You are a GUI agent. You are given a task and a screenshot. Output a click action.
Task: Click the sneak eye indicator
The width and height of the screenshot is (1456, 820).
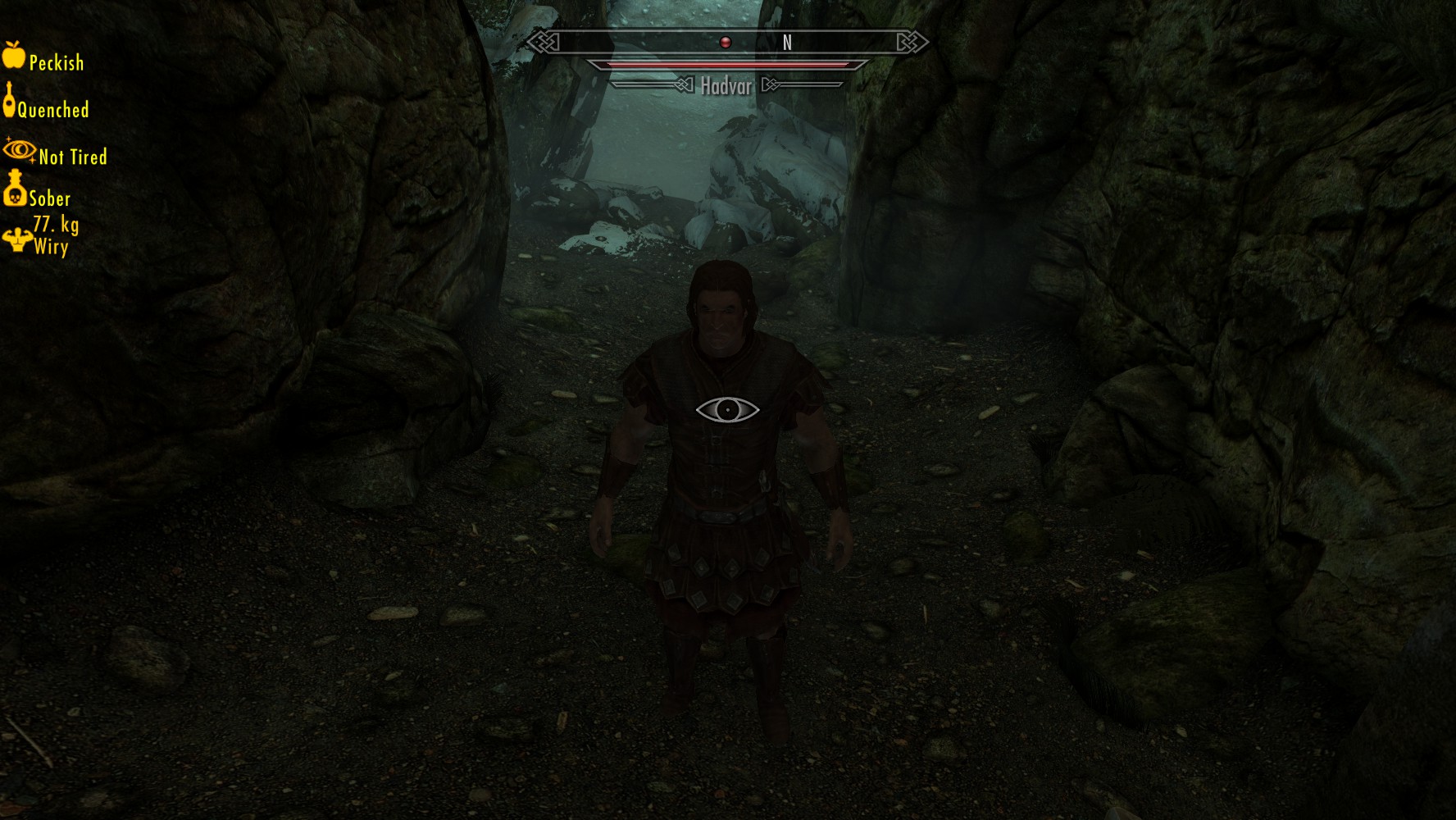(x=727, y=410)
